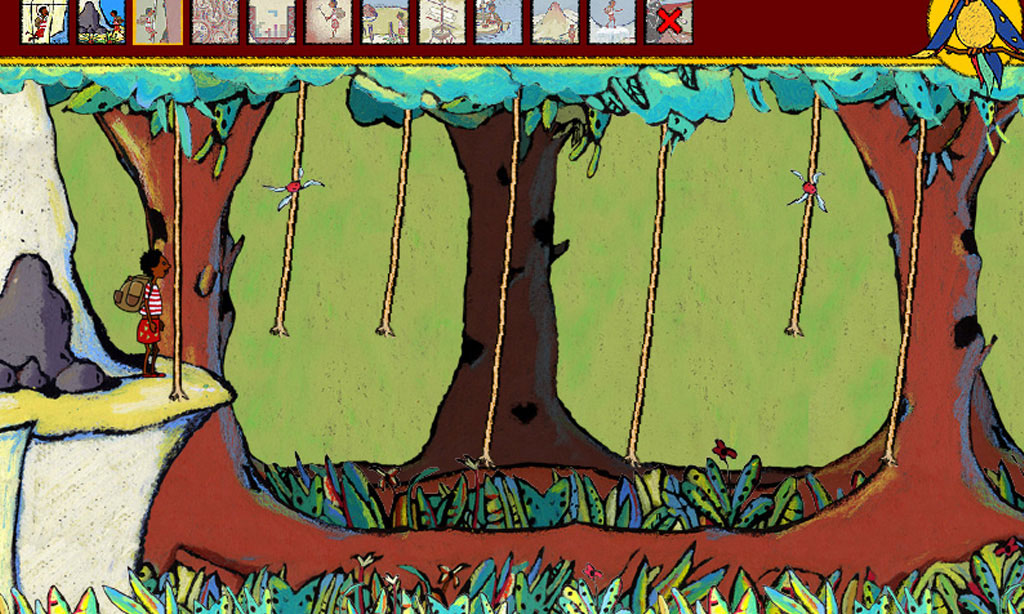Open the swirly maze pattern thumbnail
Viewport: 1024px width, 614px height.
(215, 21)
